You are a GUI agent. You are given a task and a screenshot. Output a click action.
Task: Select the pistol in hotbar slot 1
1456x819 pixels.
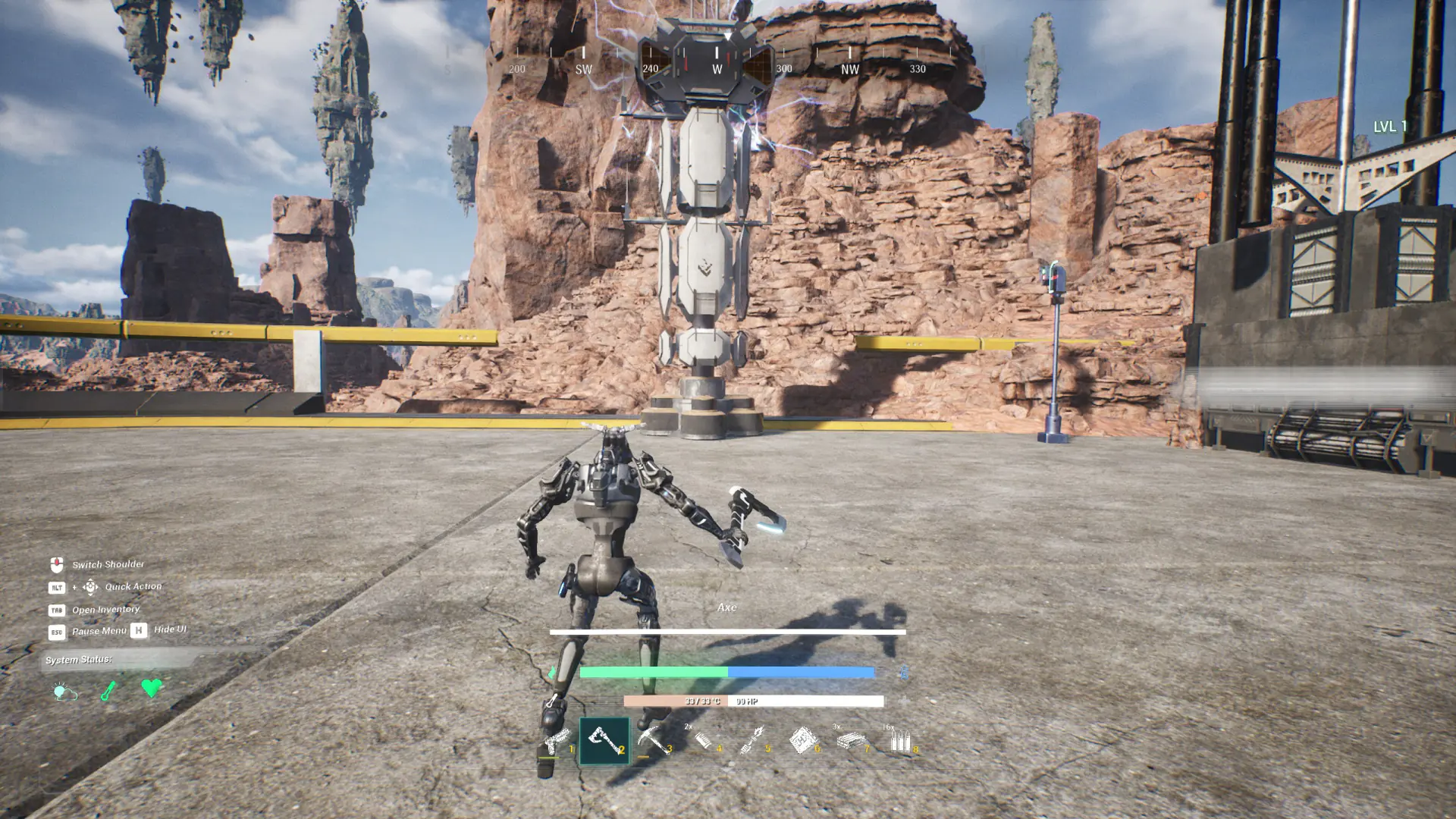click(557, 740)
